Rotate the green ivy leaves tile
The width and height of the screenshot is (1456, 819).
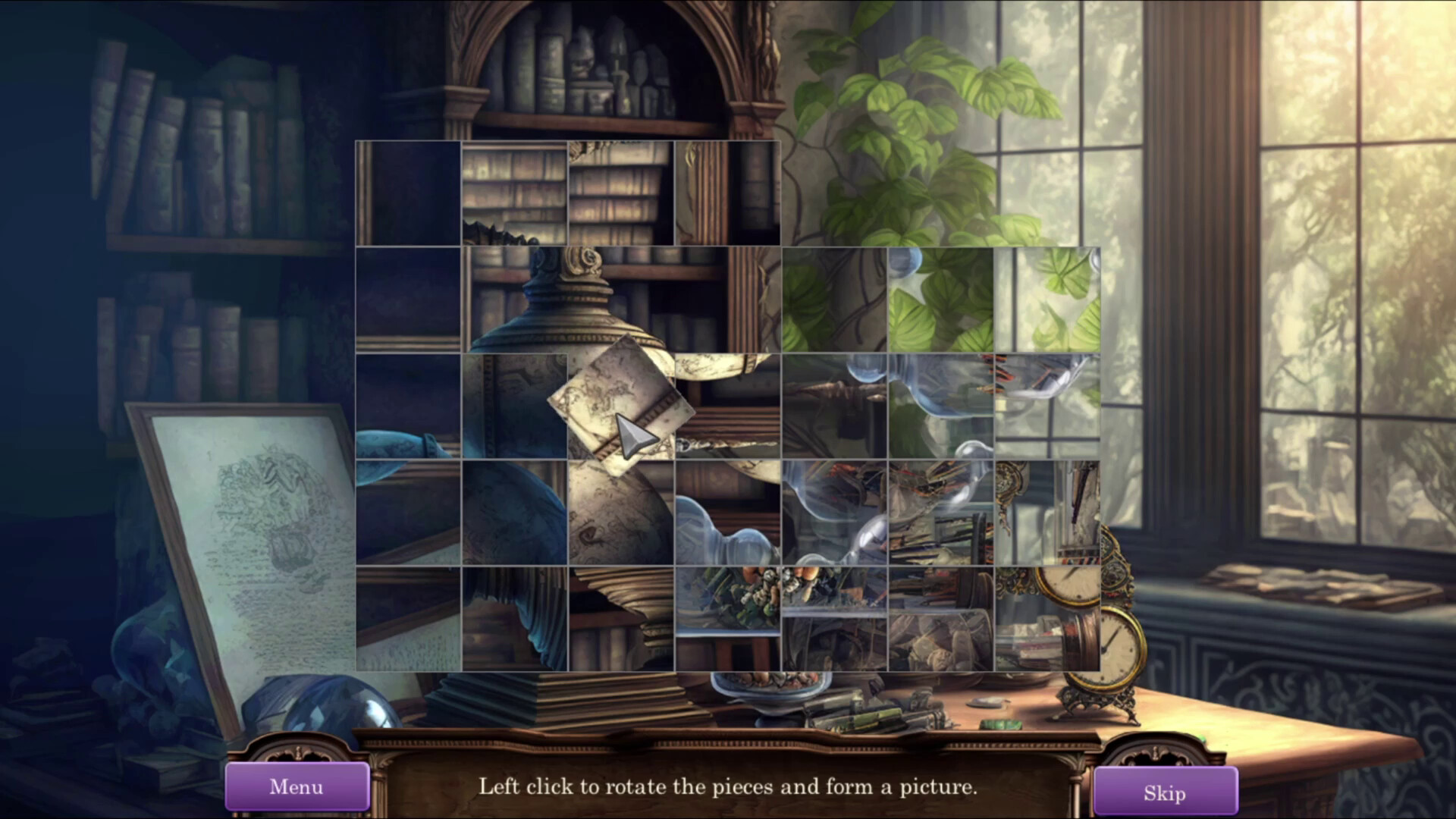coord(834,300)
